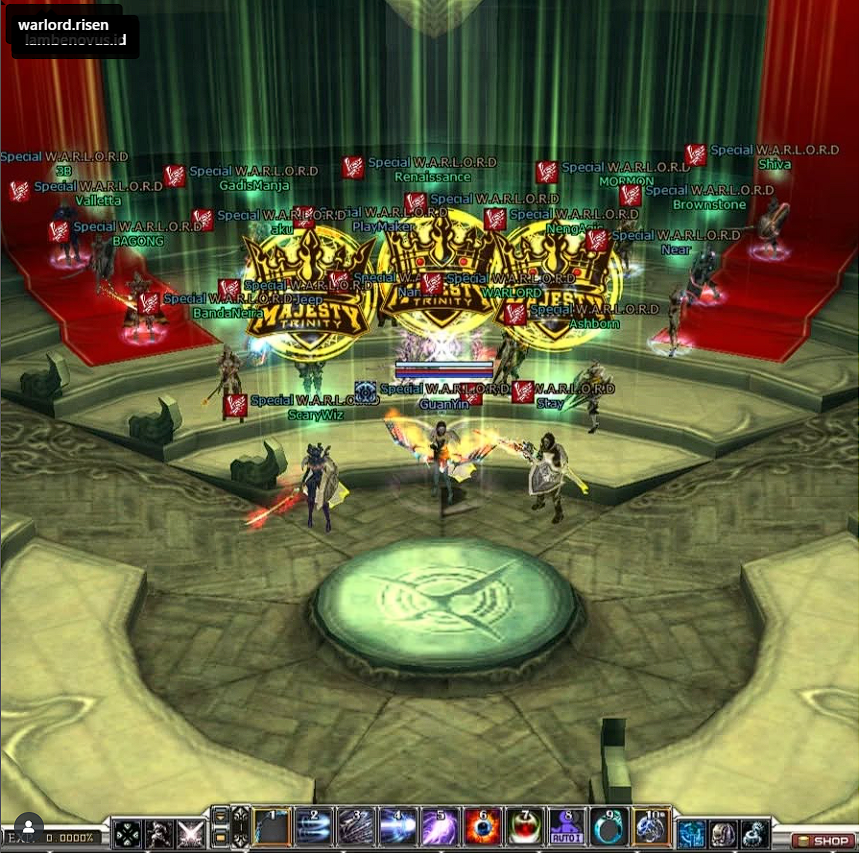Viewport: 859px width, 853px height.
Task: Open the blue circuit map icon
Action: pos(692,834)
